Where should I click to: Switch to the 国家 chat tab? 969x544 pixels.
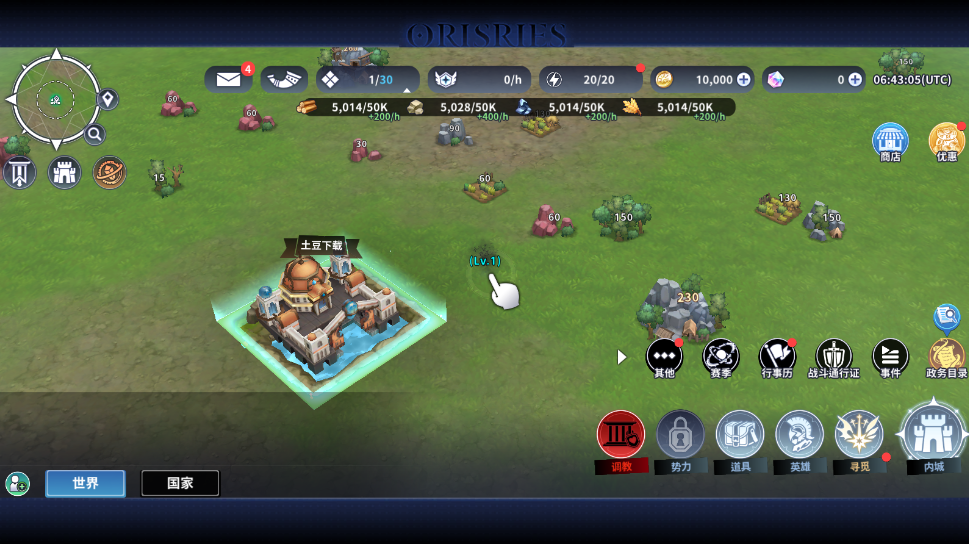pos(180,483)
